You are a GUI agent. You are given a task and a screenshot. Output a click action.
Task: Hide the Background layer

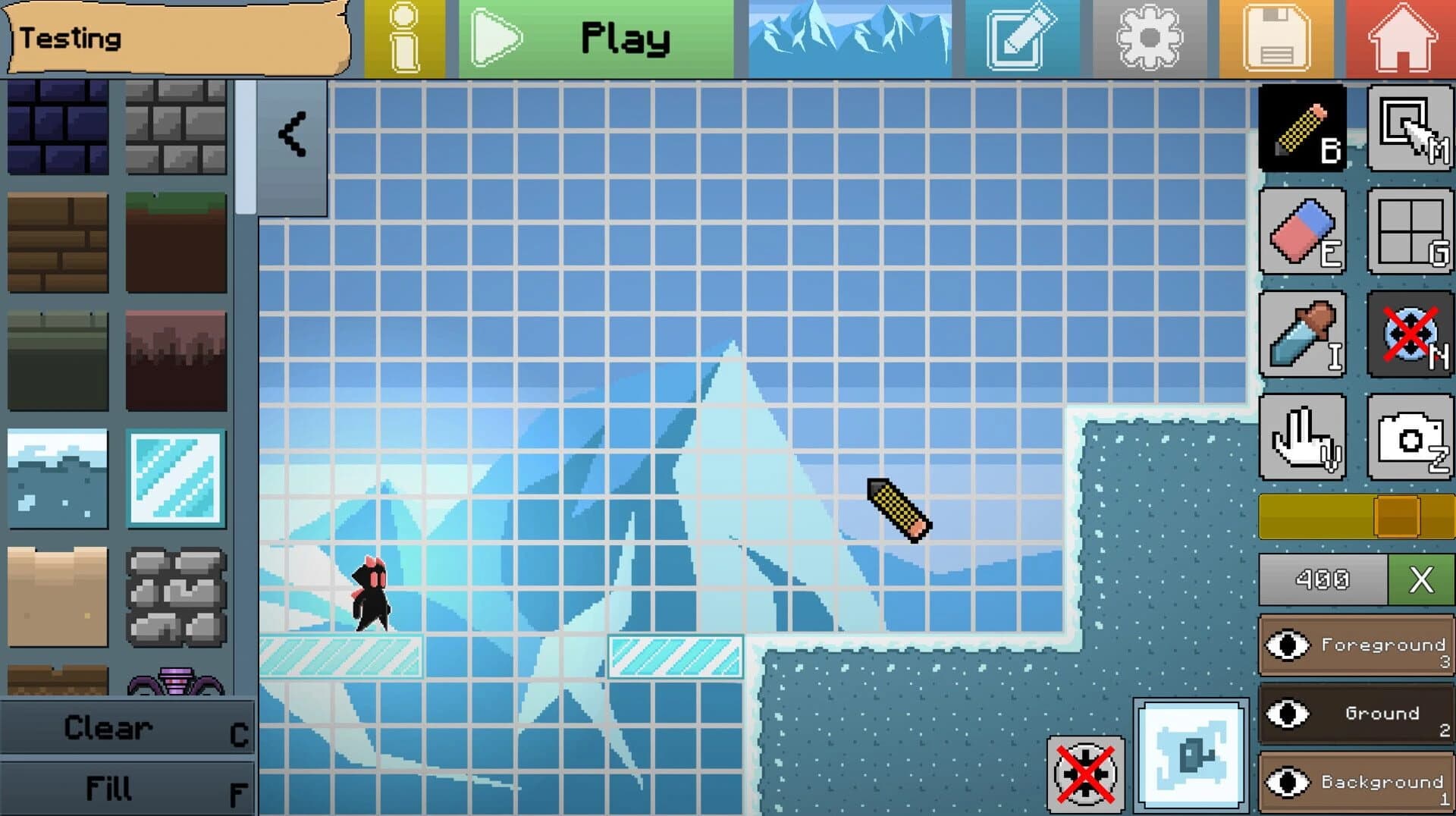tap(1287, 782)
